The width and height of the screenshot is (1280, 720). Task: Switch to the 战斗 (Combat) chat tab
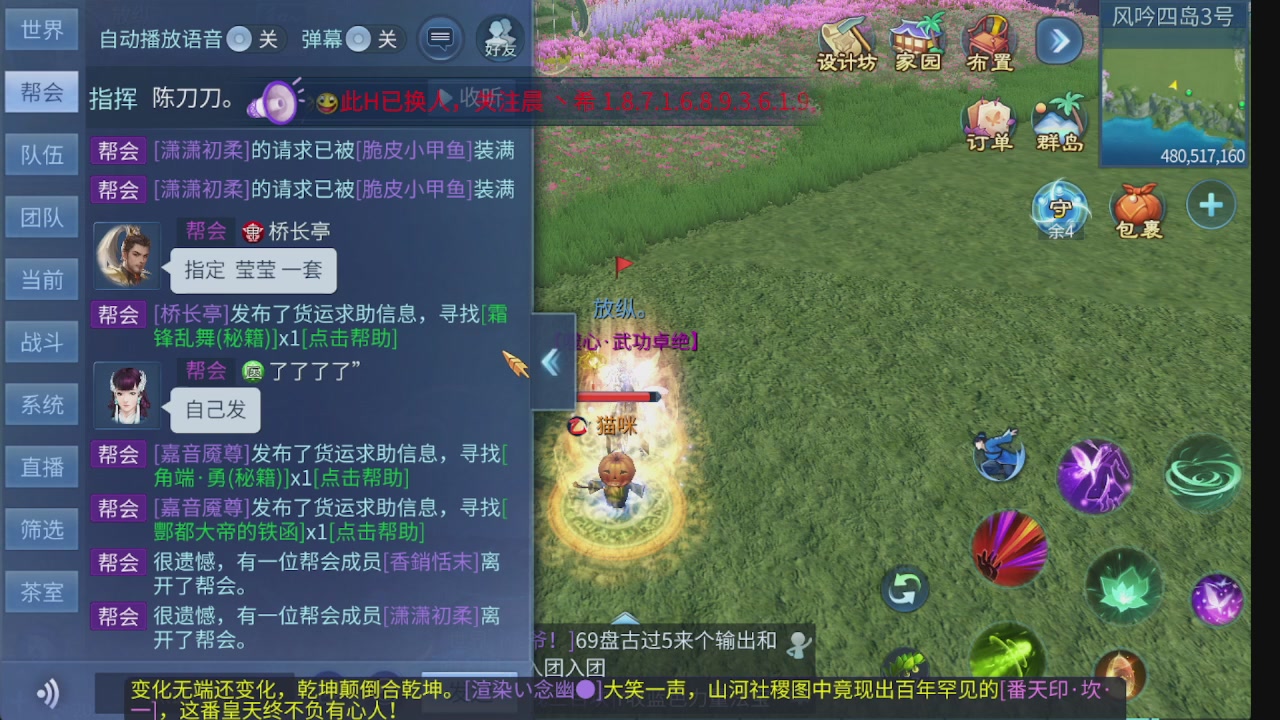coord(41,341)
